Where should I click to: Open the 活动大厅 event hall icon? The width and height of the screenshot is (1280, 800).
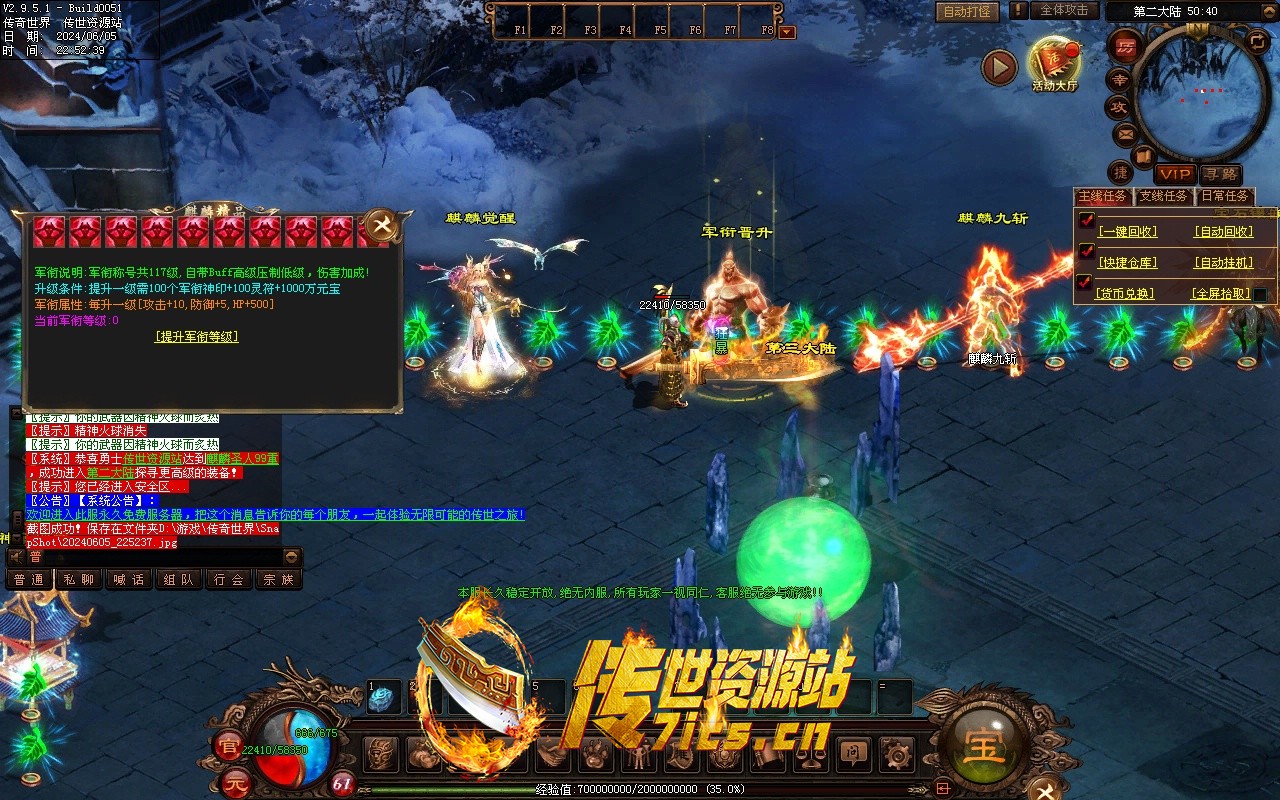point(1054,61)
